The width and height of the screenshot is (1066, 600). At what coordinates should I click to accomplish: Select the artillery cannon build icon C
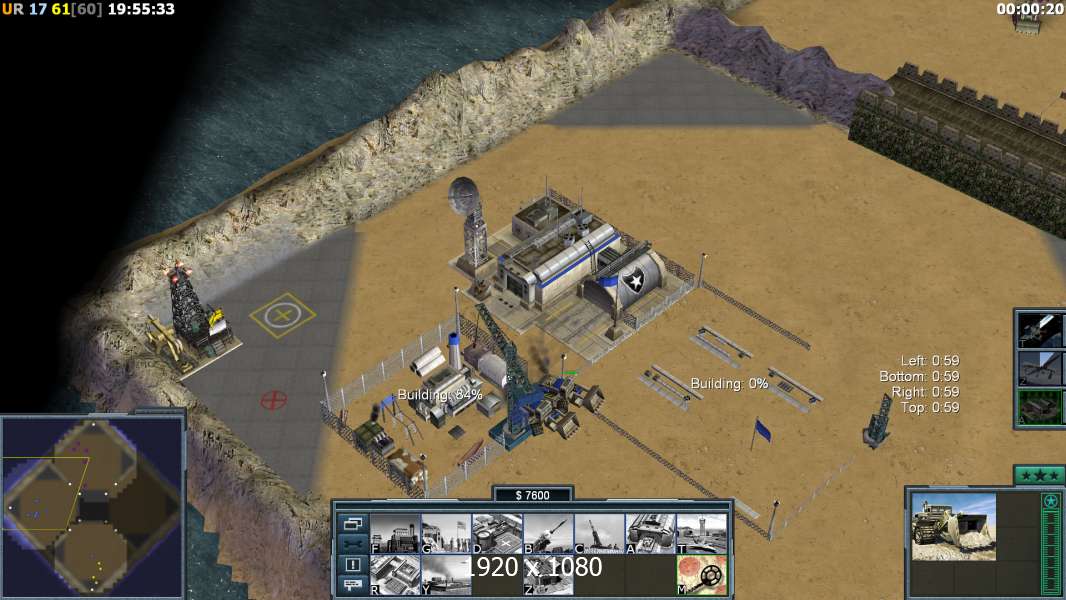(x=599, y=533)
